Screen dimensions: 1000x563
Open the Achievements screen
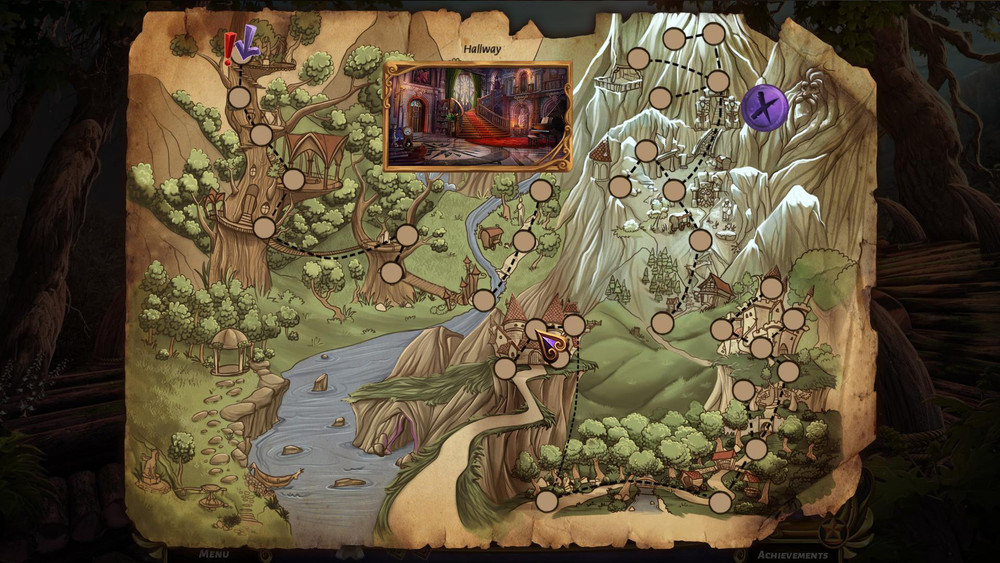pyautogui.click(x=791, y=555)
